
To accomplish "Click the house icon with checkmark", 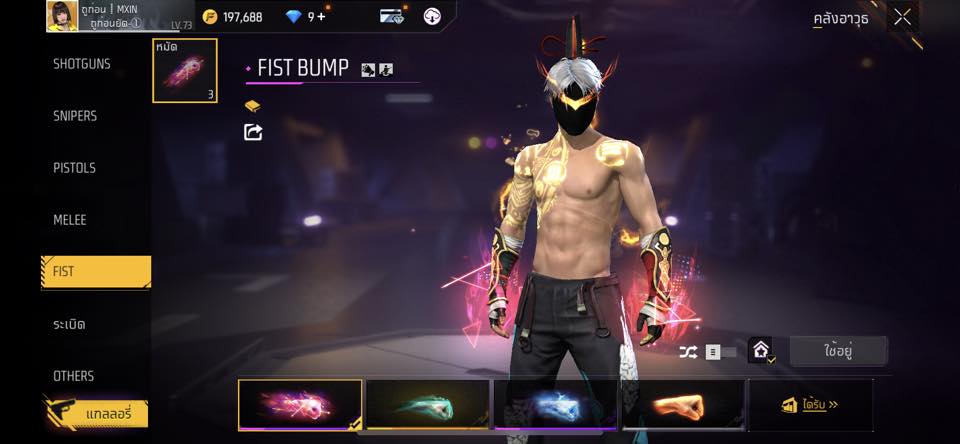I will 761,351.
